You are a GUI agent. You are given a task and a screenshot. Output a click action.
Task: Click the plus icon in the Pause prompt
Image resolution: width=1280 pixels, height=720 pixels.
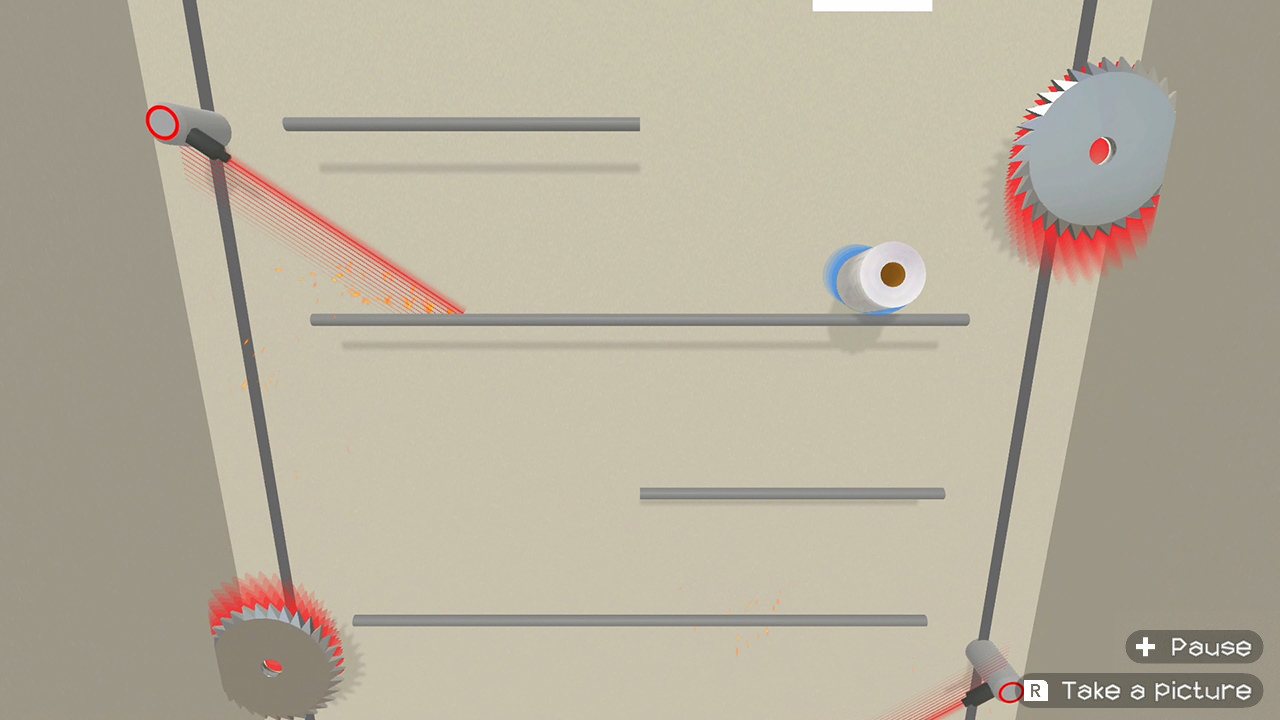1143,647
